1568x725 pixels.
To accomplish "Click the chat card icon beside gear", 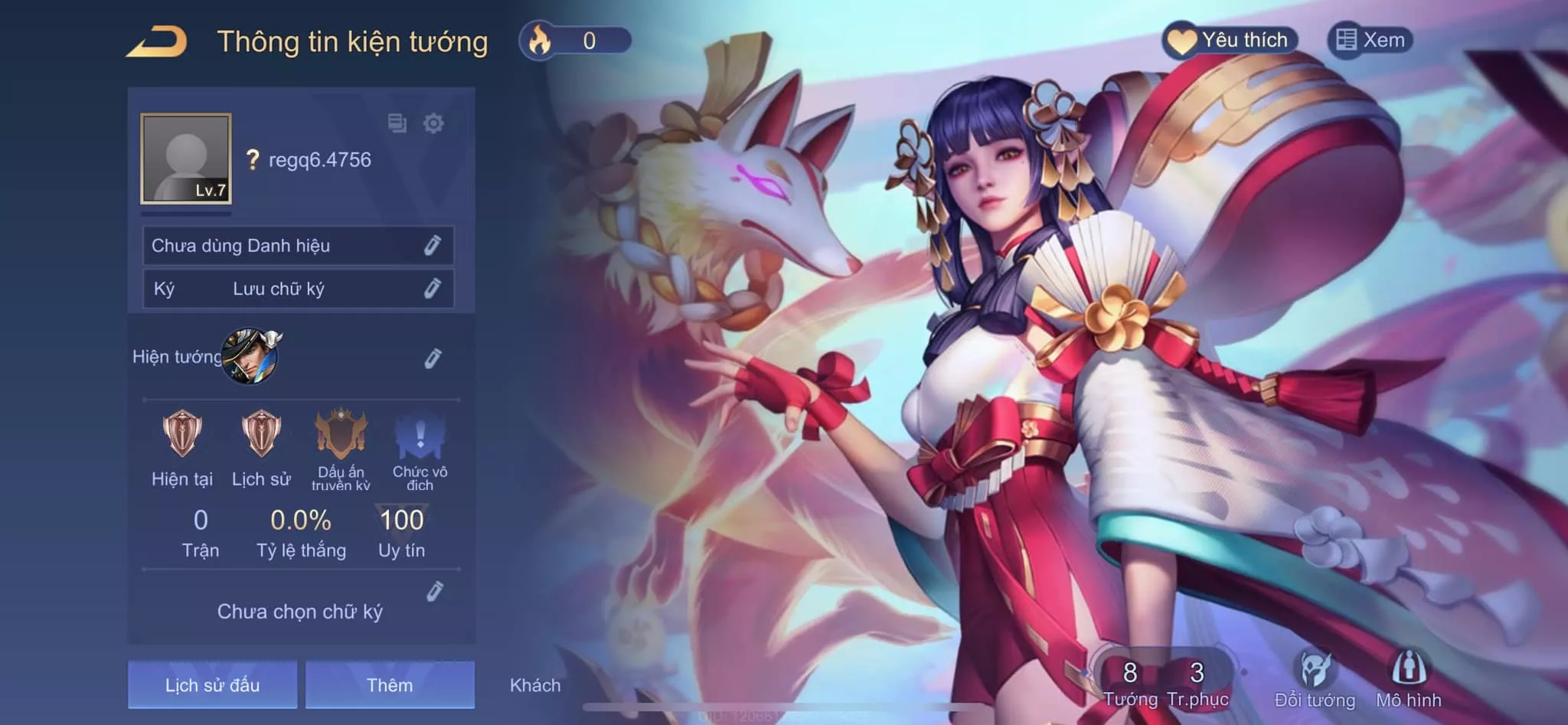I will [397, 123].
